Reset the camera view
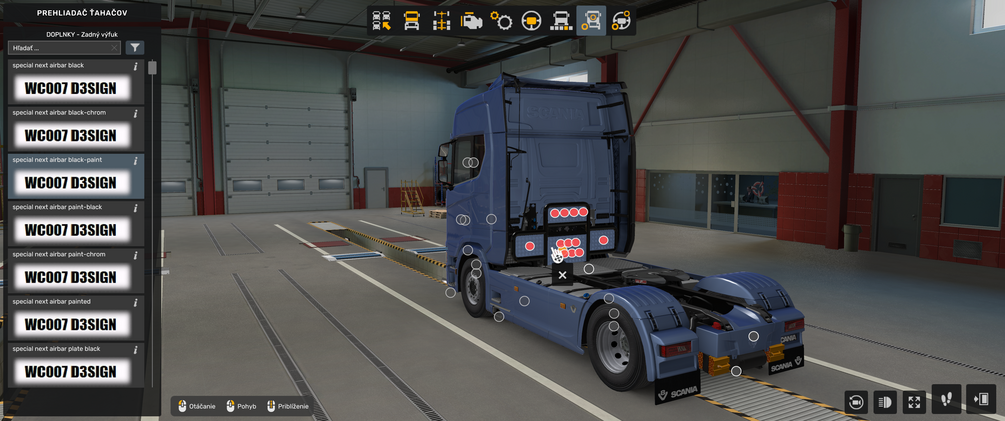The height and width of the screenshot is (421, 1005). pyautogui.click(x=855, y=402)
